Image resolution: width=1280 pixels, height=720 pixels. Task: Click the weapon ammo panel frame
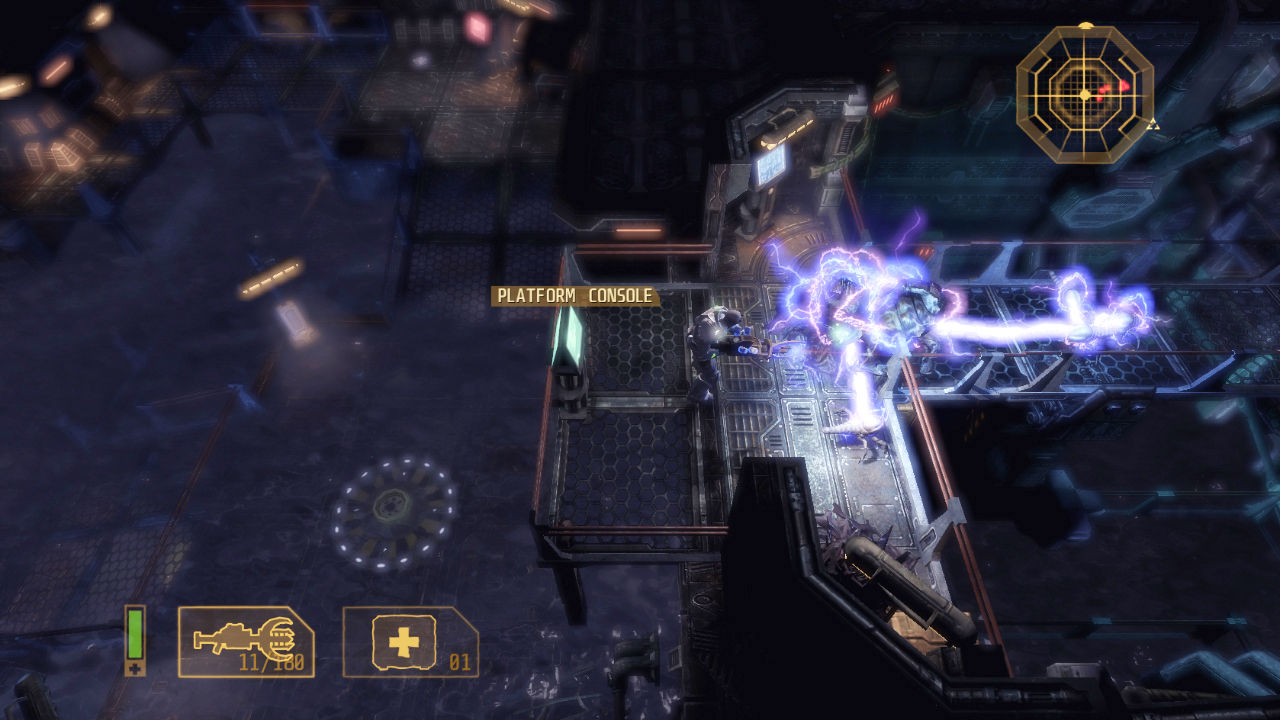tap(244, 642)
